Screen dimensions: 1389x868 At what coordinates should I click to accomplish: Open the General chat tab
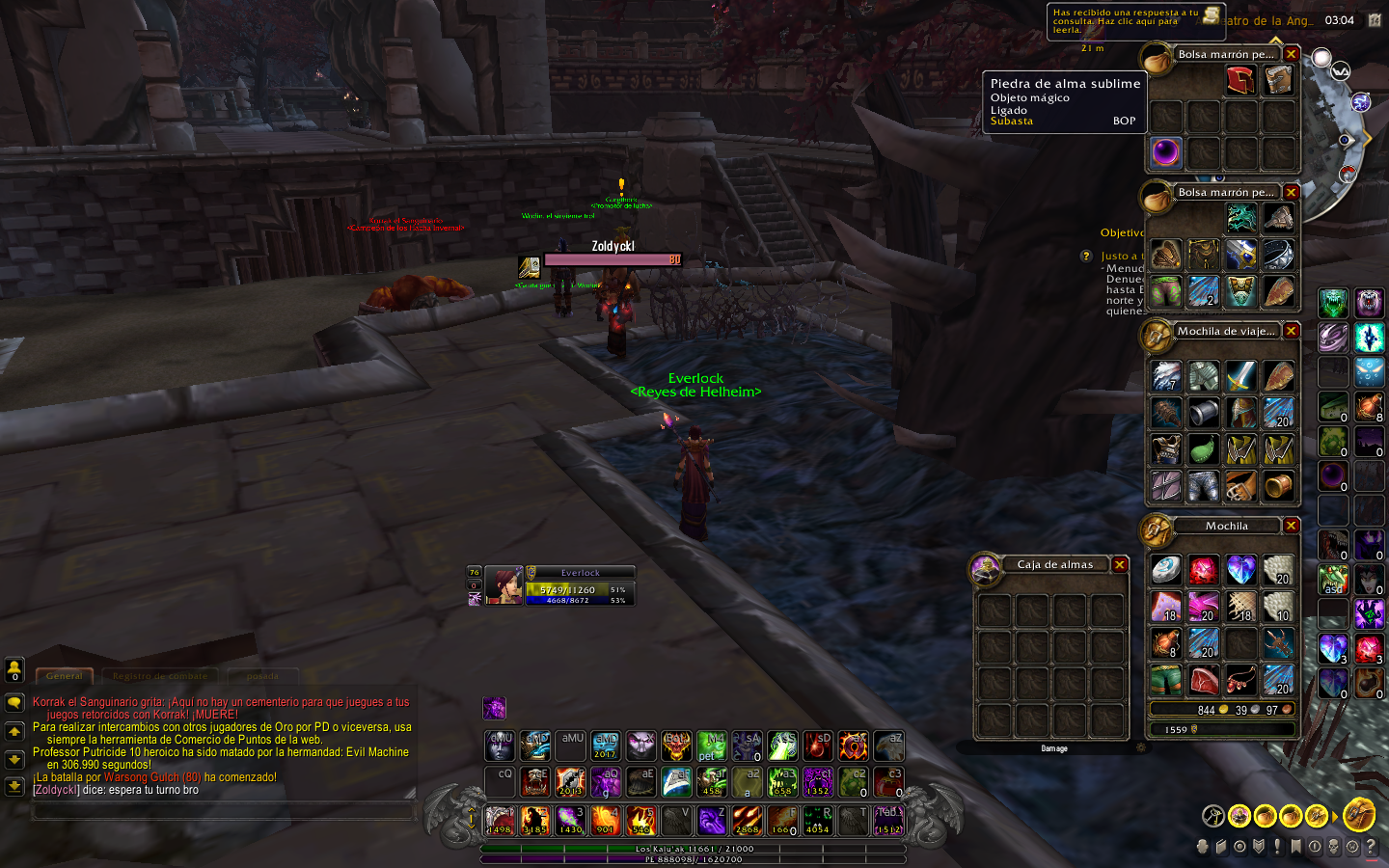(65, 676)
